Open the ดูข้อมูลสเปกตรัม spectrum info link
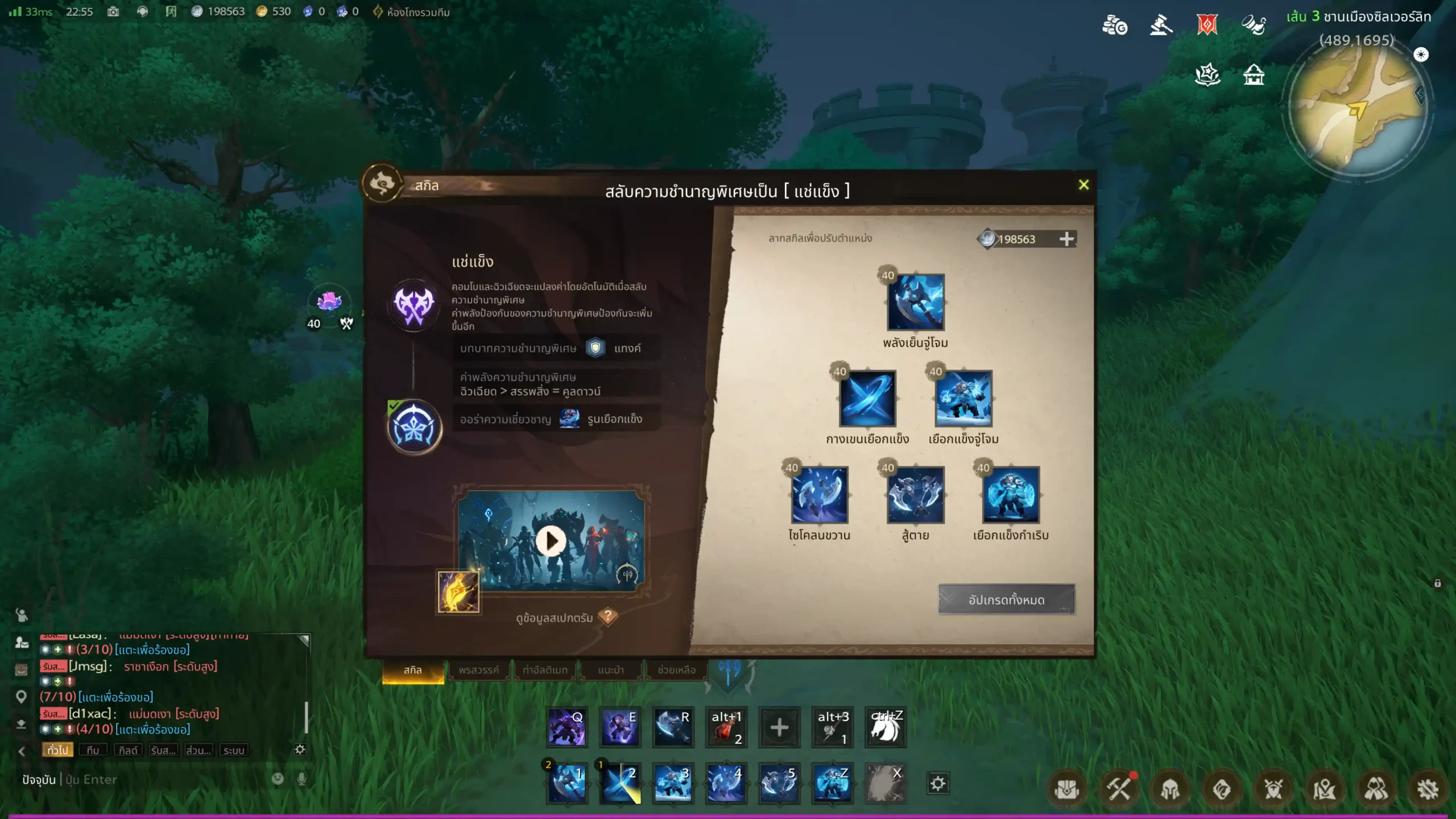Screen dimensions: 1456x819 click(x=555, y=618)
